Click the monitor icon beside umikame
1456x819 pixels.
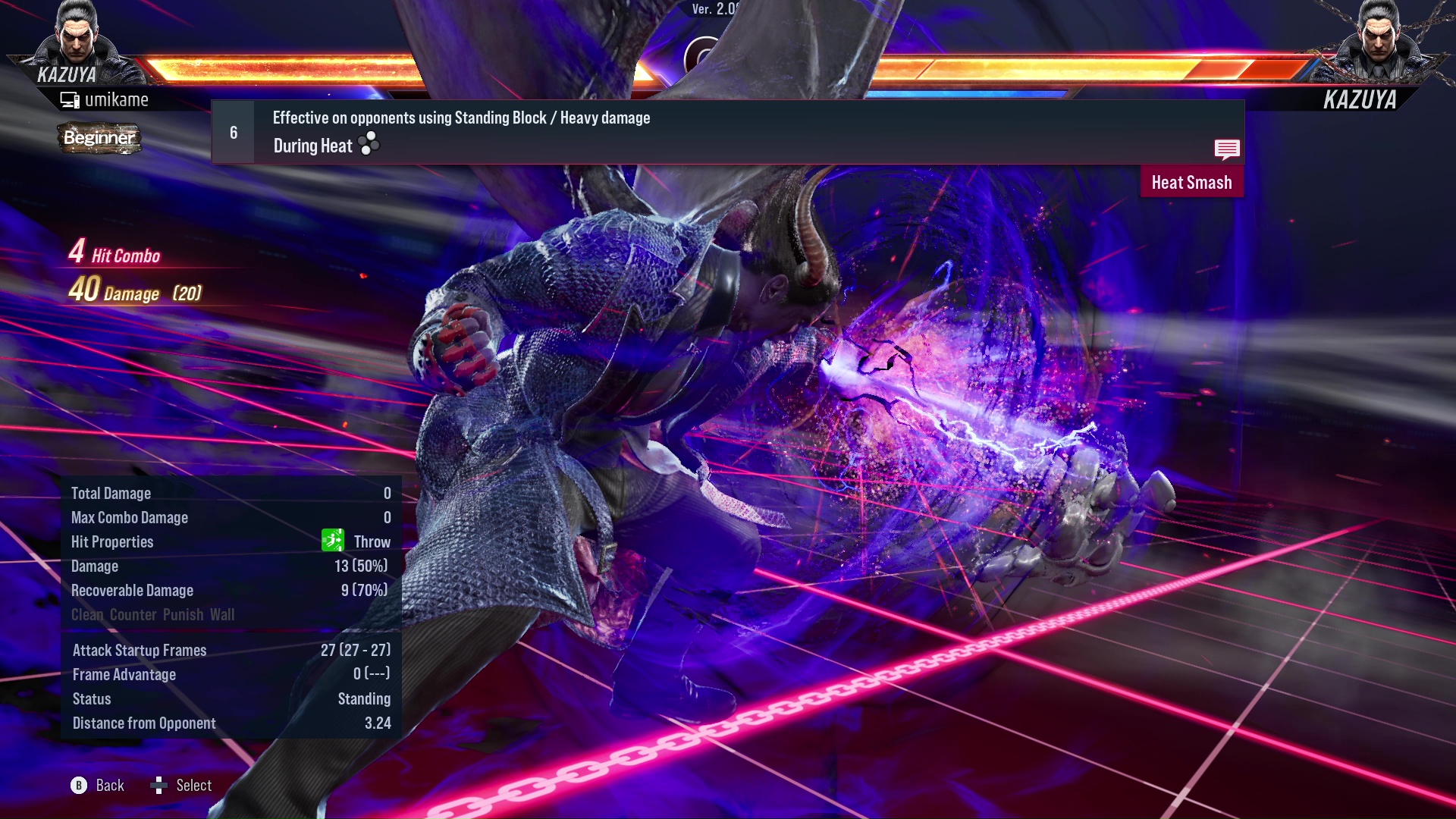(69, 99)
